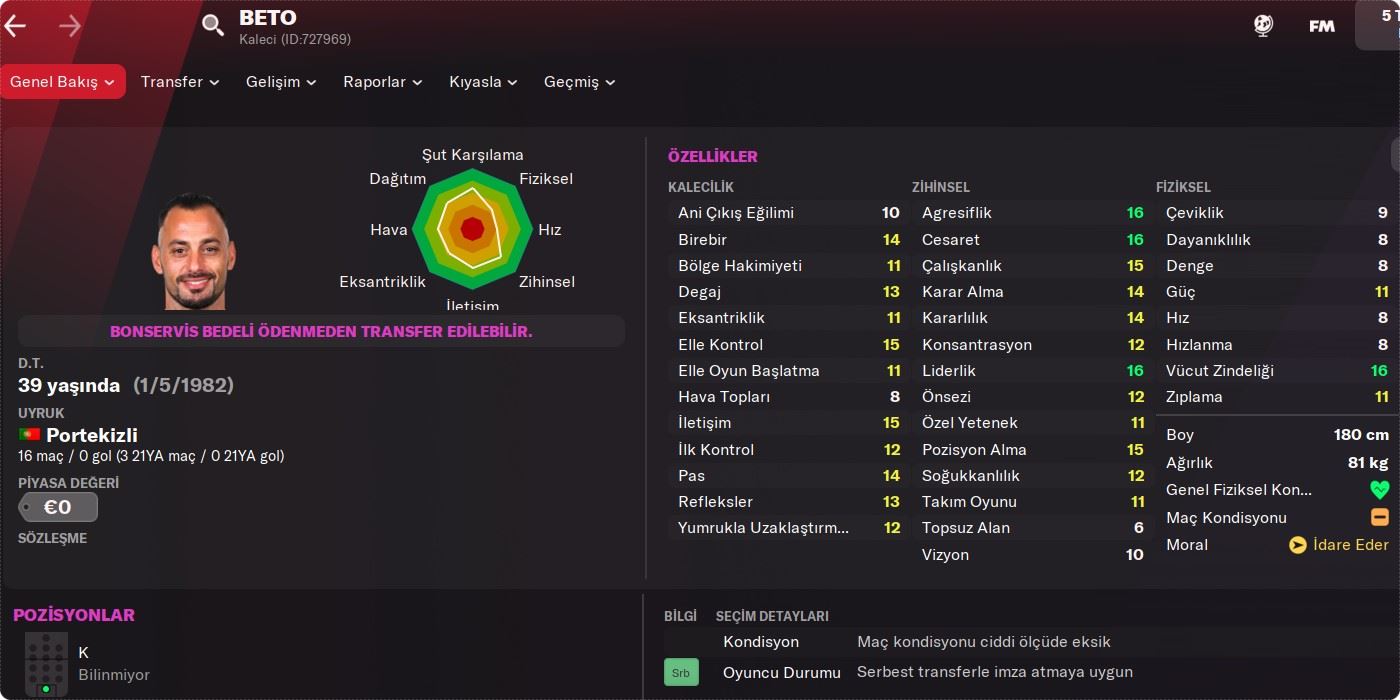Screen dimensions: 1400x700
Task: Expand the Transfer menu
Action: pos(180,82)
